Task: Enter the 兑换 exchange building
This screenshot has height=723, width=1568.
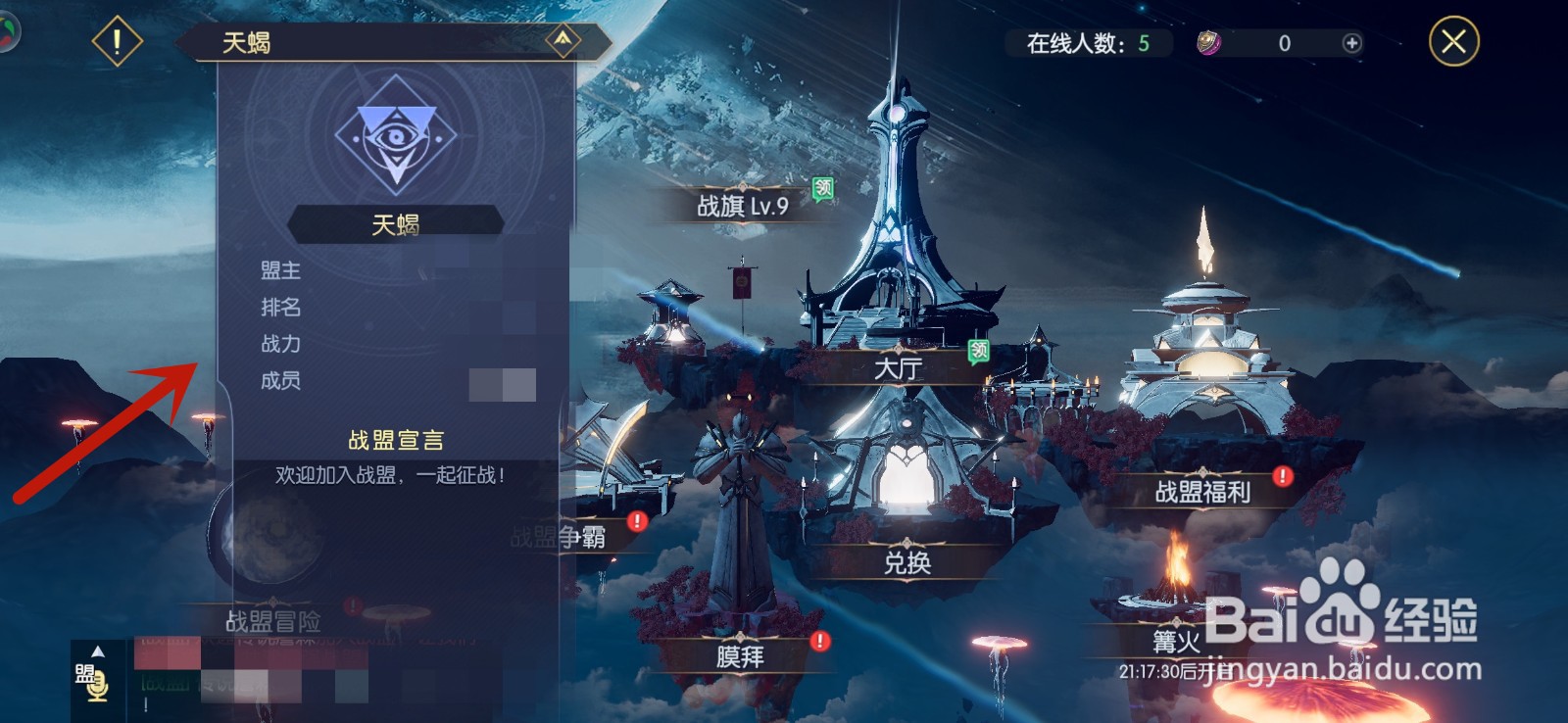Action: click(906, 563)
